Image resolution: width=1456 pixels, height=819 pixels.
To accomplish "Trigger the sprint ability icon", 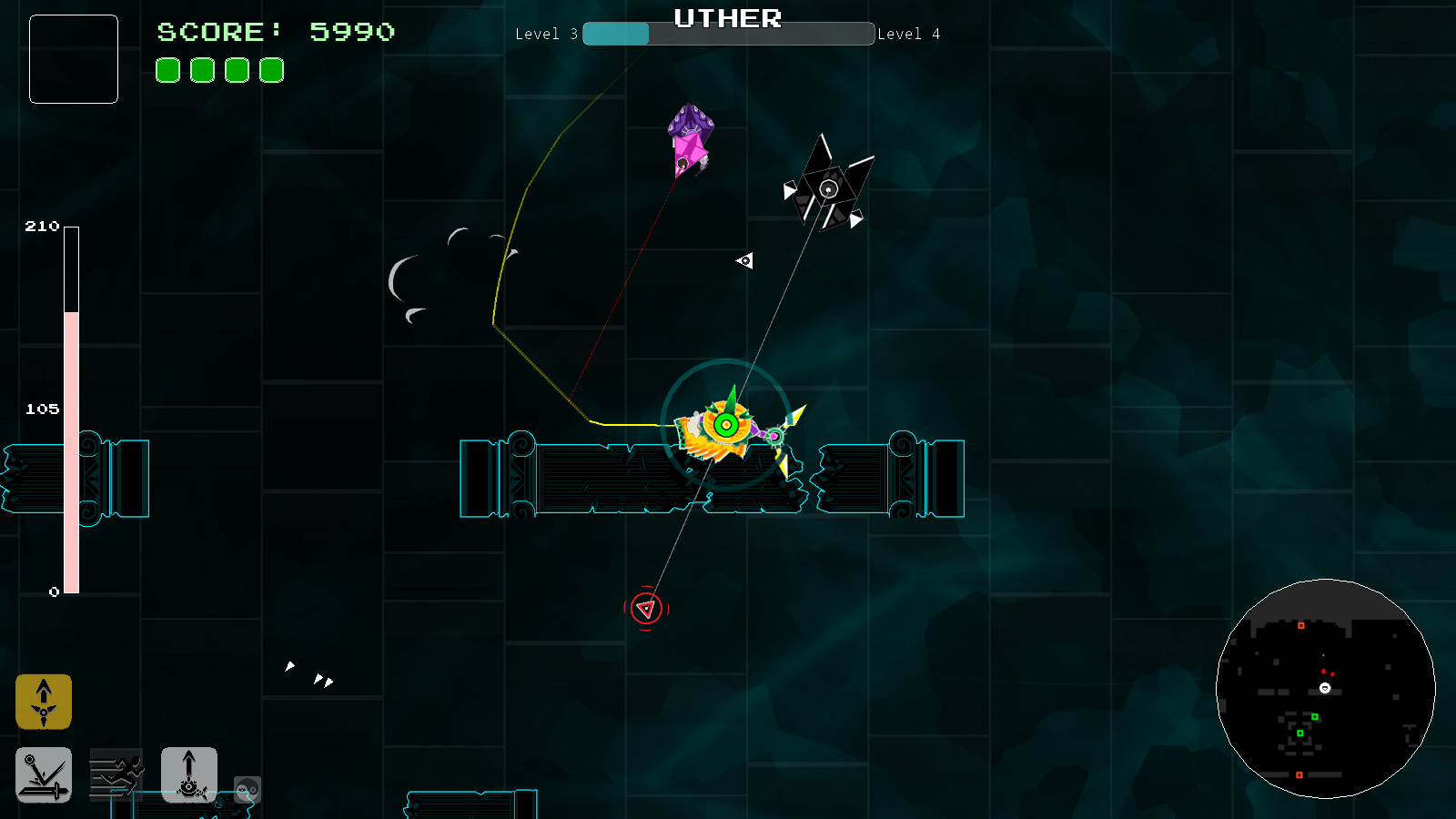I will [117, 773].
